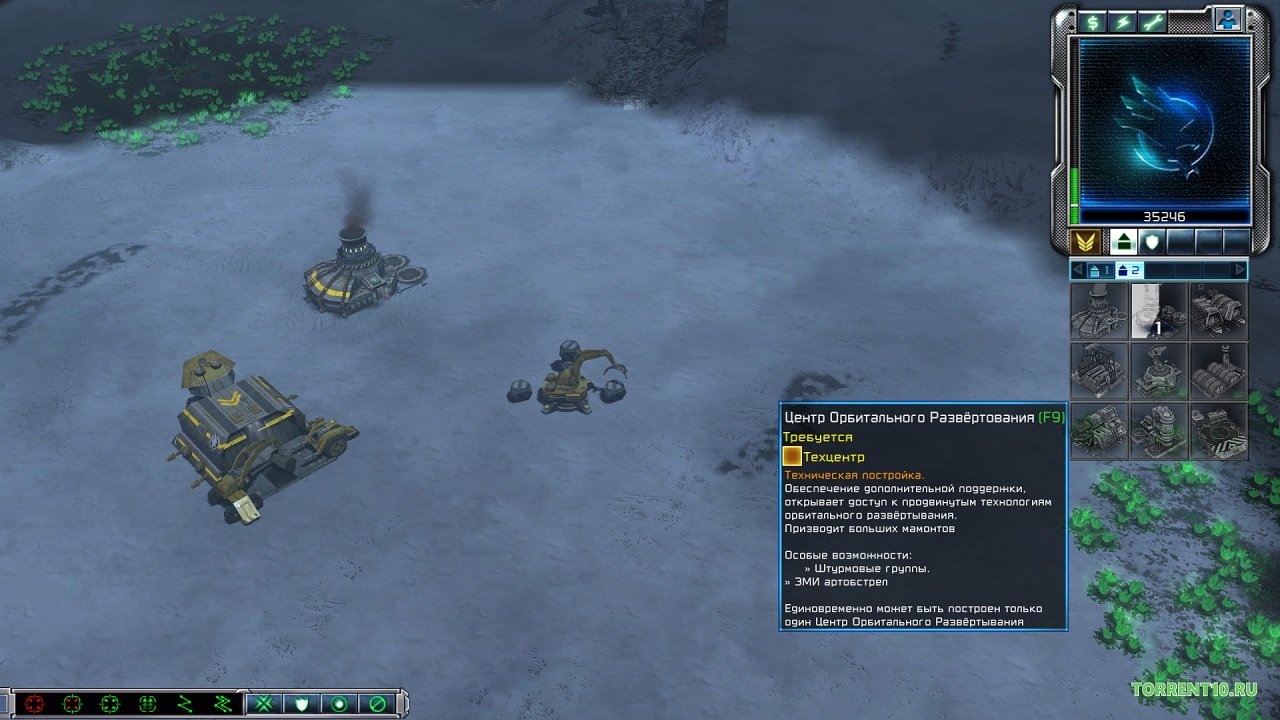Select the radar dish structure icon

[1159, 371]
